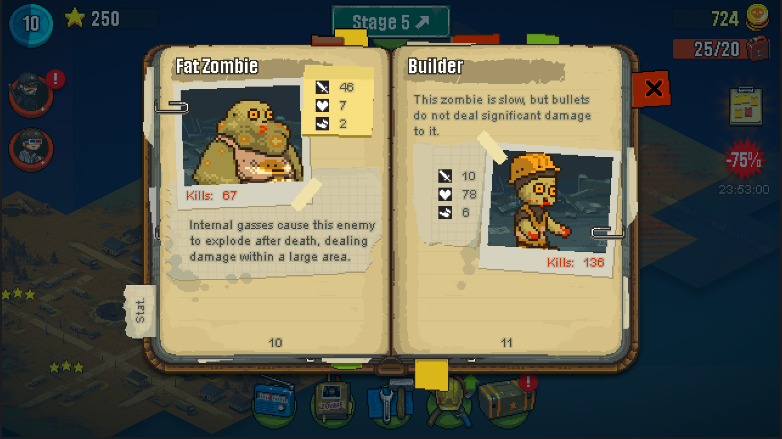Tap the soldier portrait with alert badge

coord(29,93)
